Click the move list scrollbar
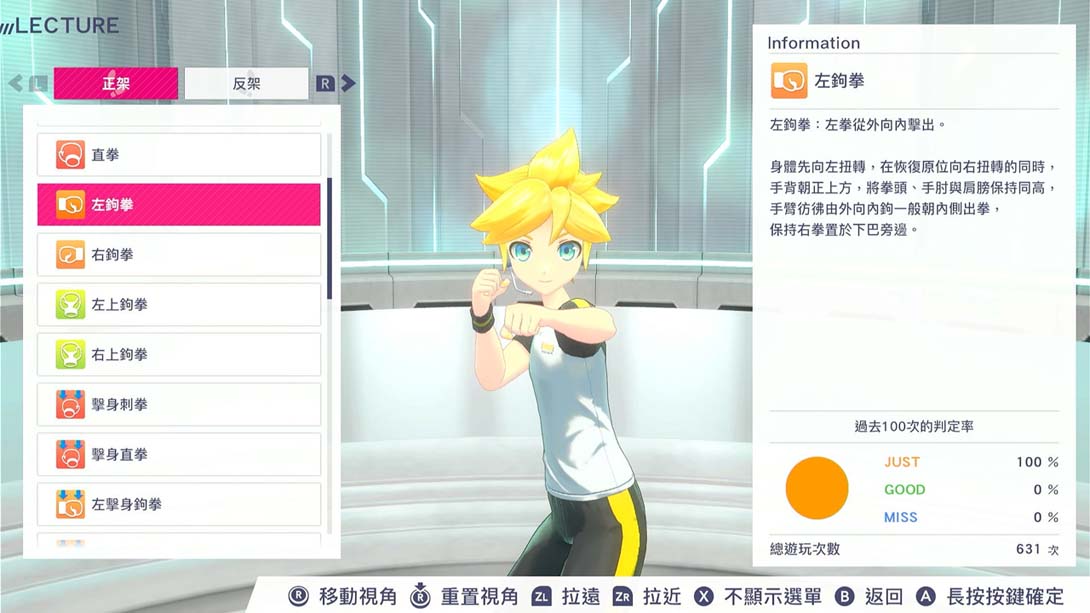This screenshot has width=1090, height=613. (329, 239)
